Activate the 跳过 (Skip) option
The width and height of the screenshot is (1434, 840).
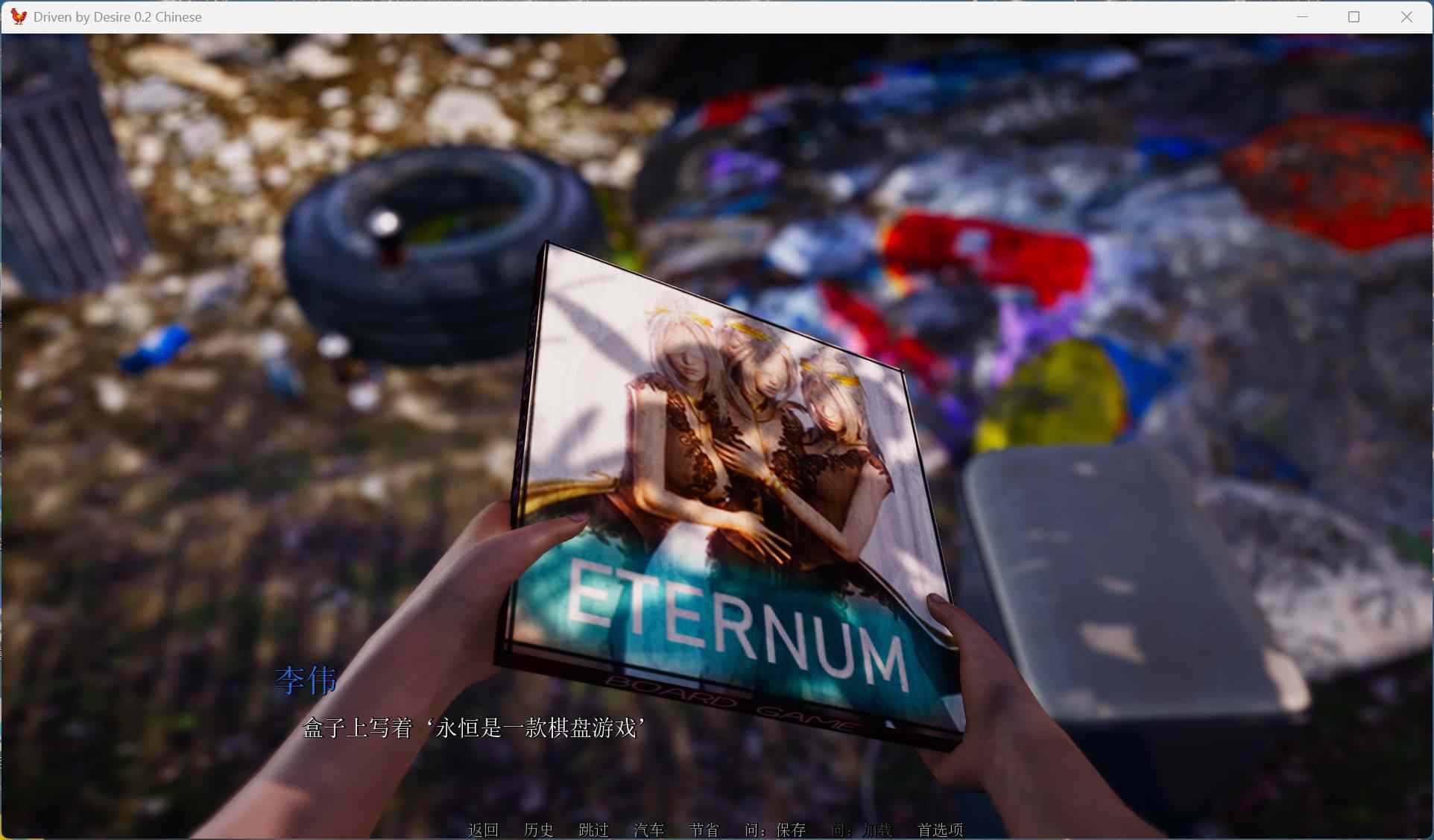[593, 830]
